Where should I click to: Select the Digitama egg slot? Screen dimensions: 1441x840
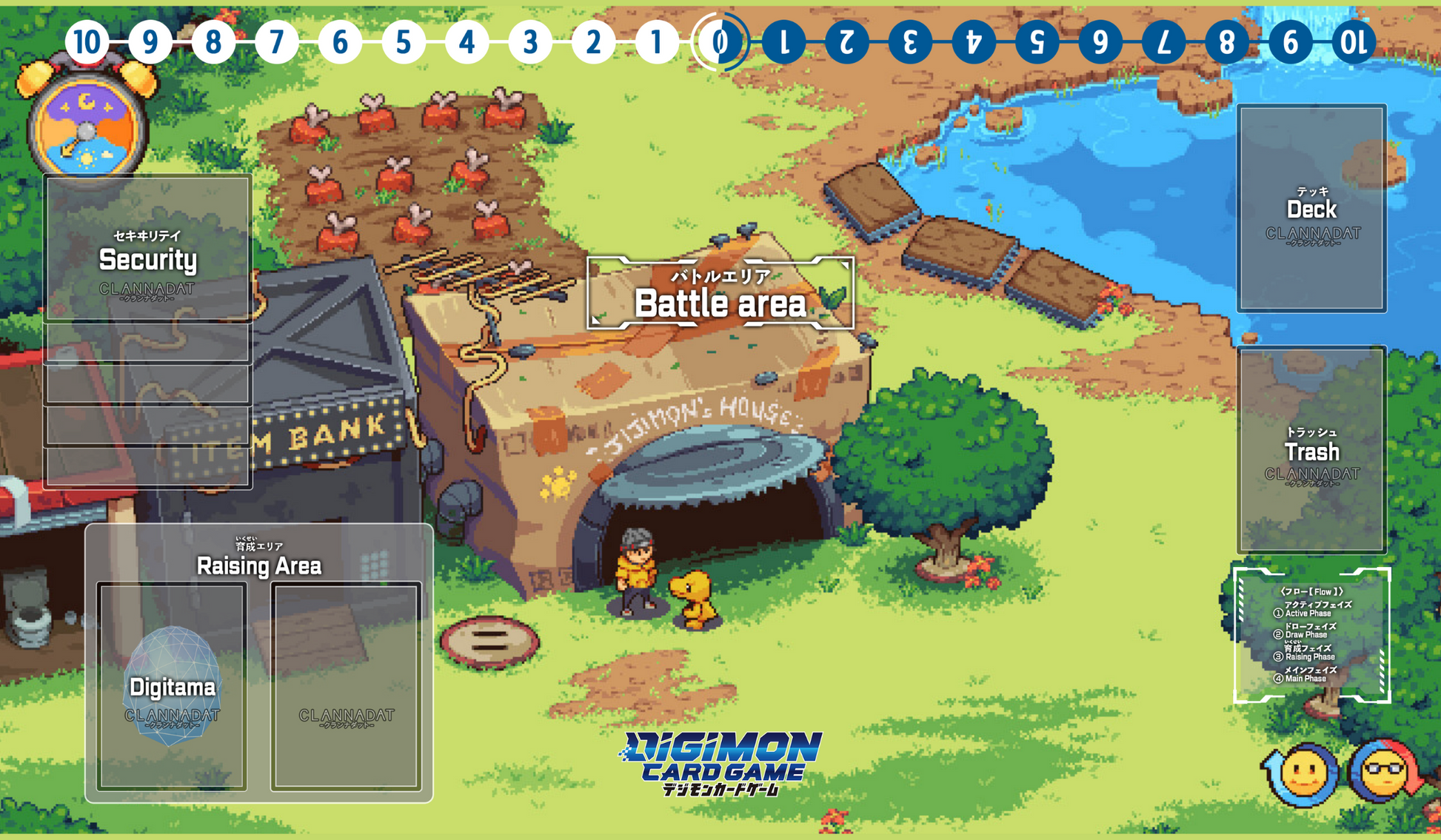pyautogui.click(x=172, y=686)
